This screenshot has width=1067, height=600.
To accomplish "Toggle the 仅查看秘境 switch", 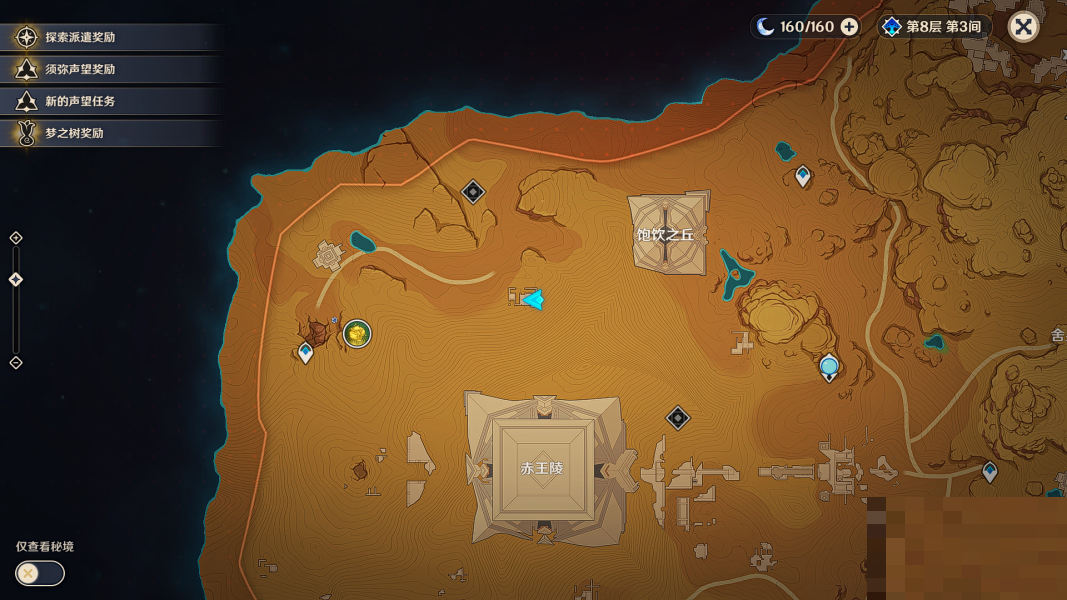I will (40, 573).
